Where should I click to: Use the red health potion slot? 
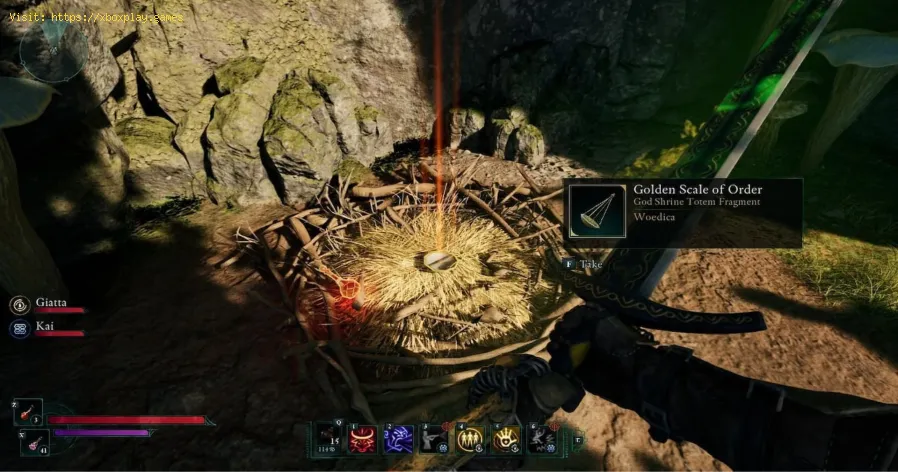coord(30,411)
